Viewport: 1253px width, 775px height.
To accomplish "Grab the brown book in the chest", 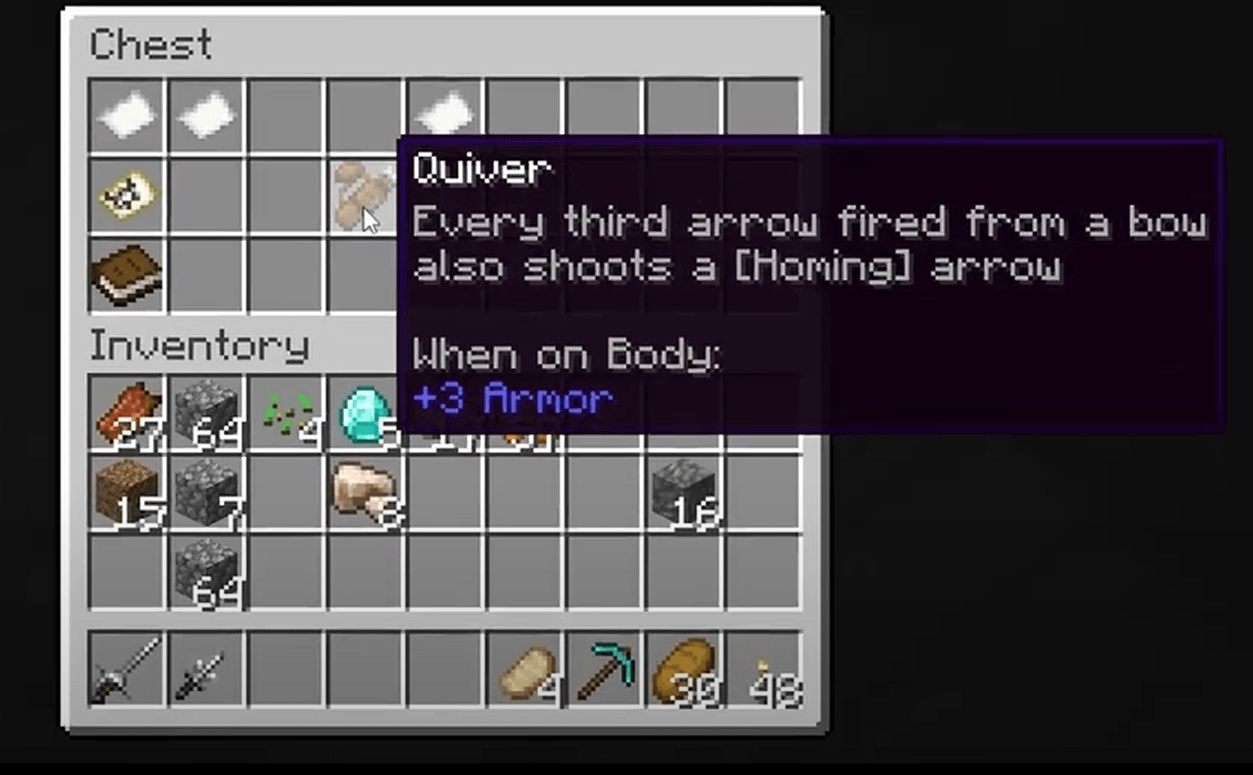I will pos(127,274).
